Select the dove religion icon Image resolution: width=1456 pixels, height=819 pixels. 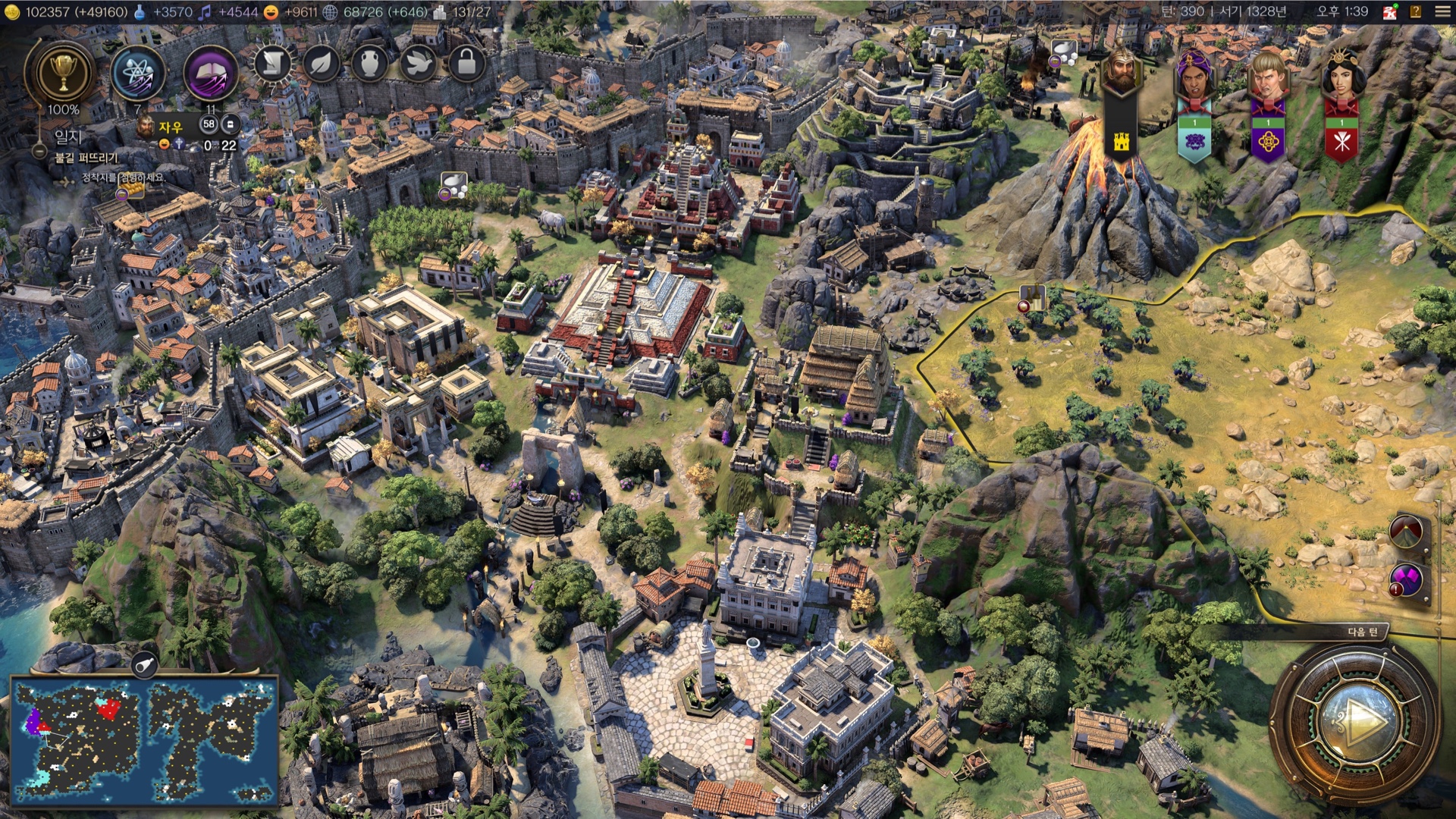(x=418, y=64)
